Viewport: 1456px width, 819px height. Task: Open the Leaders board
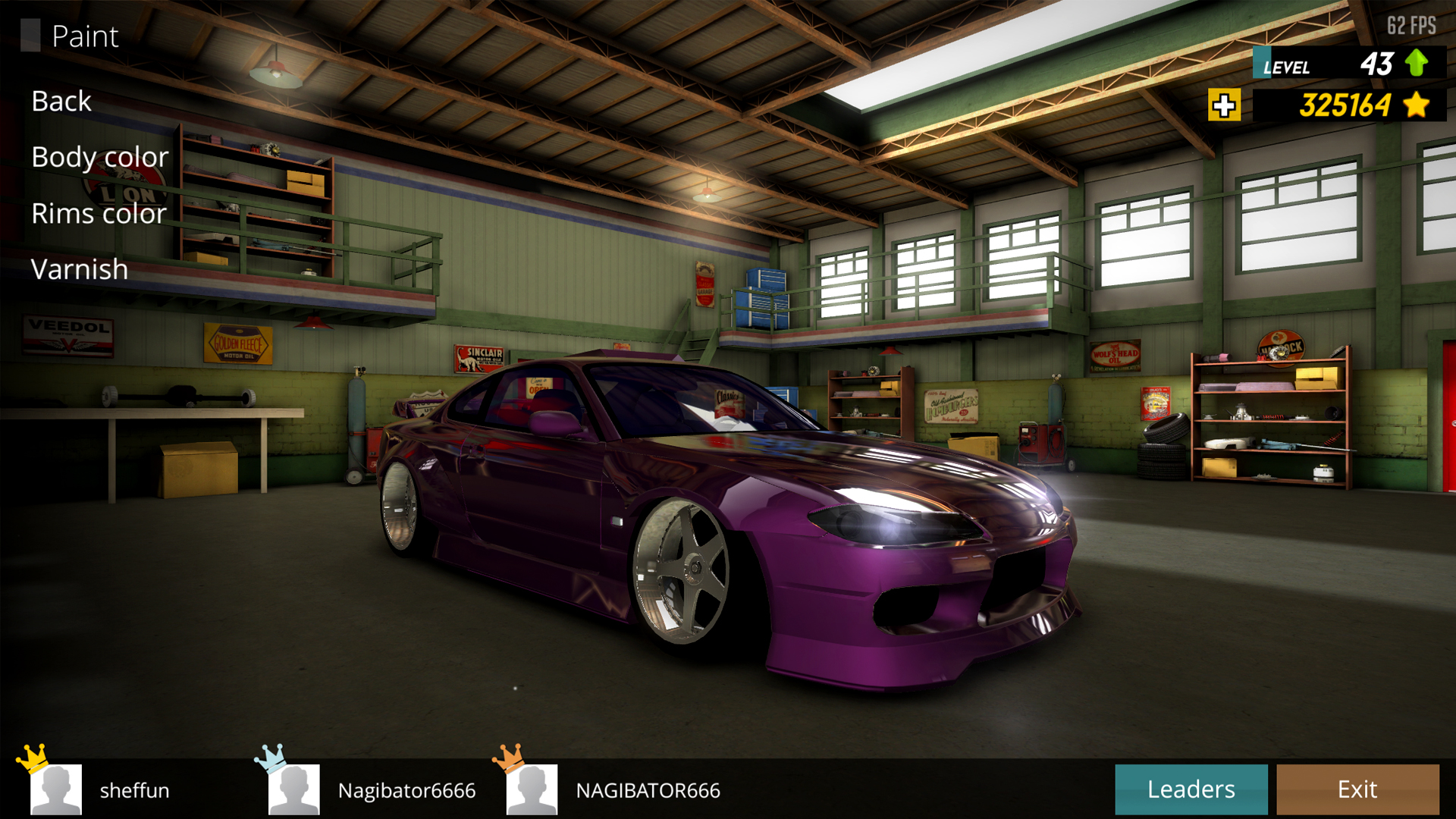tap(1192, 789)
